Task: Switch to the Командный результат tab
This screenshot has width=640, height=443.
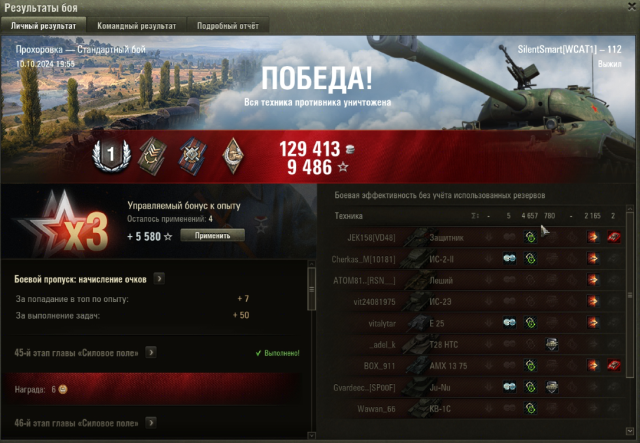Action: point(137,25)
